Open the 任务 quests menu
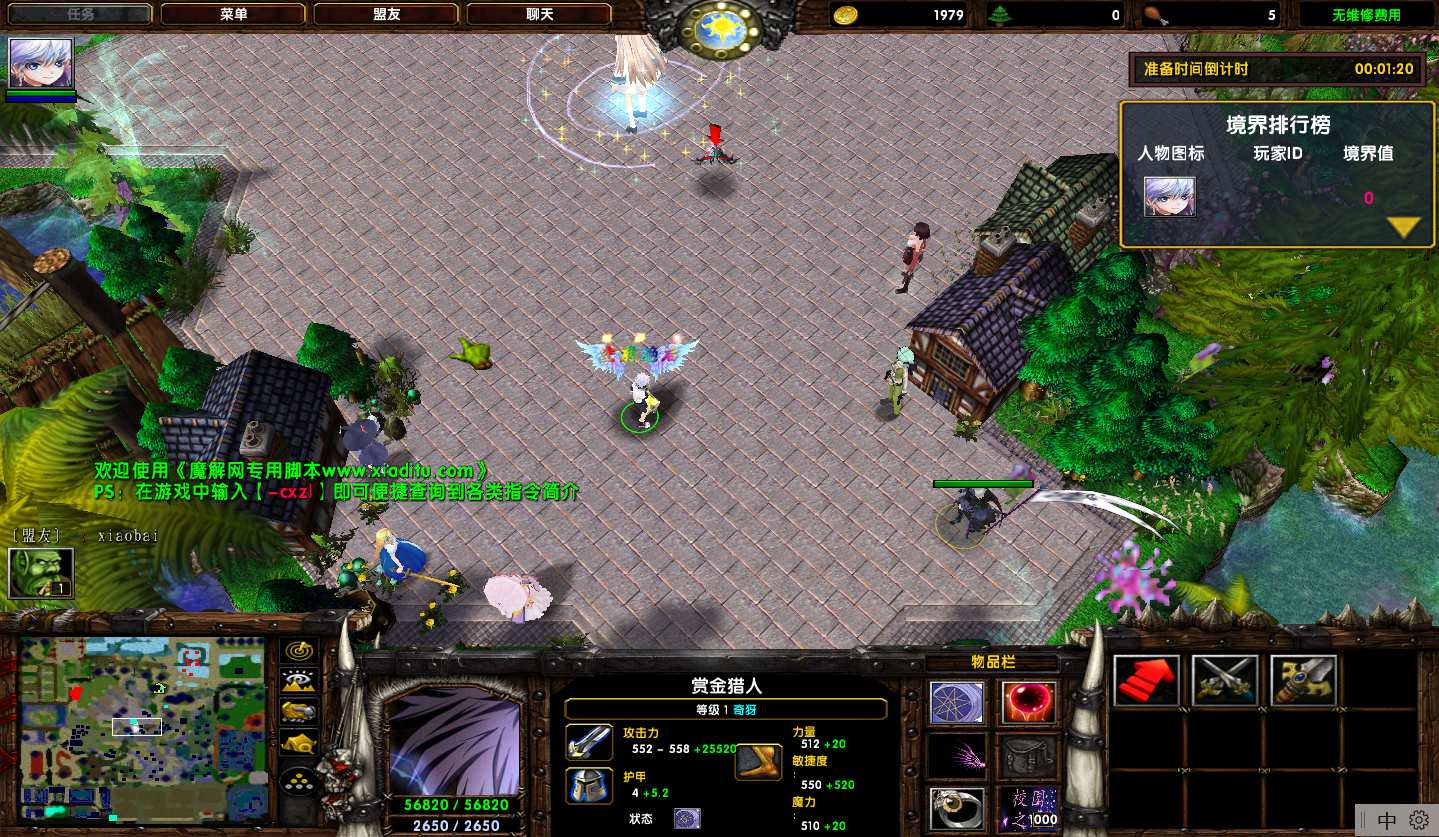The width and height of the screenshot is (1439, 837). [x=82, y=14]
